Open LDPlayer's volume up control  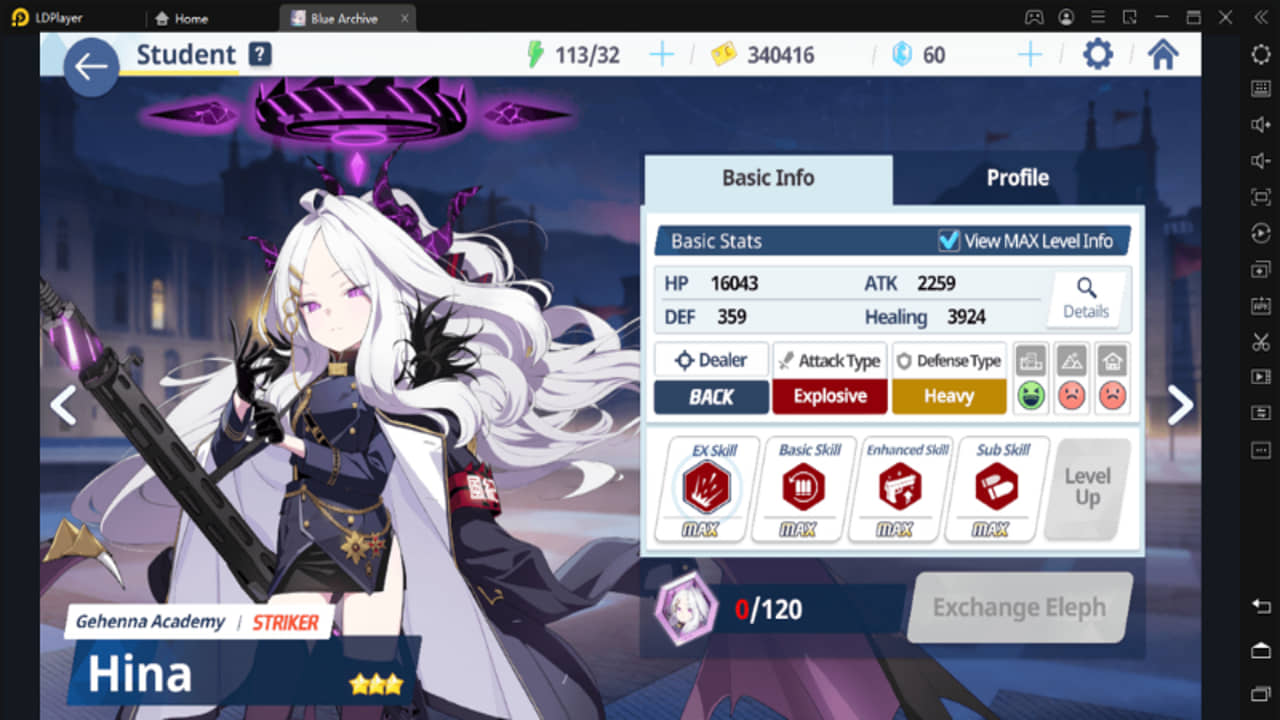(1260, 125)
